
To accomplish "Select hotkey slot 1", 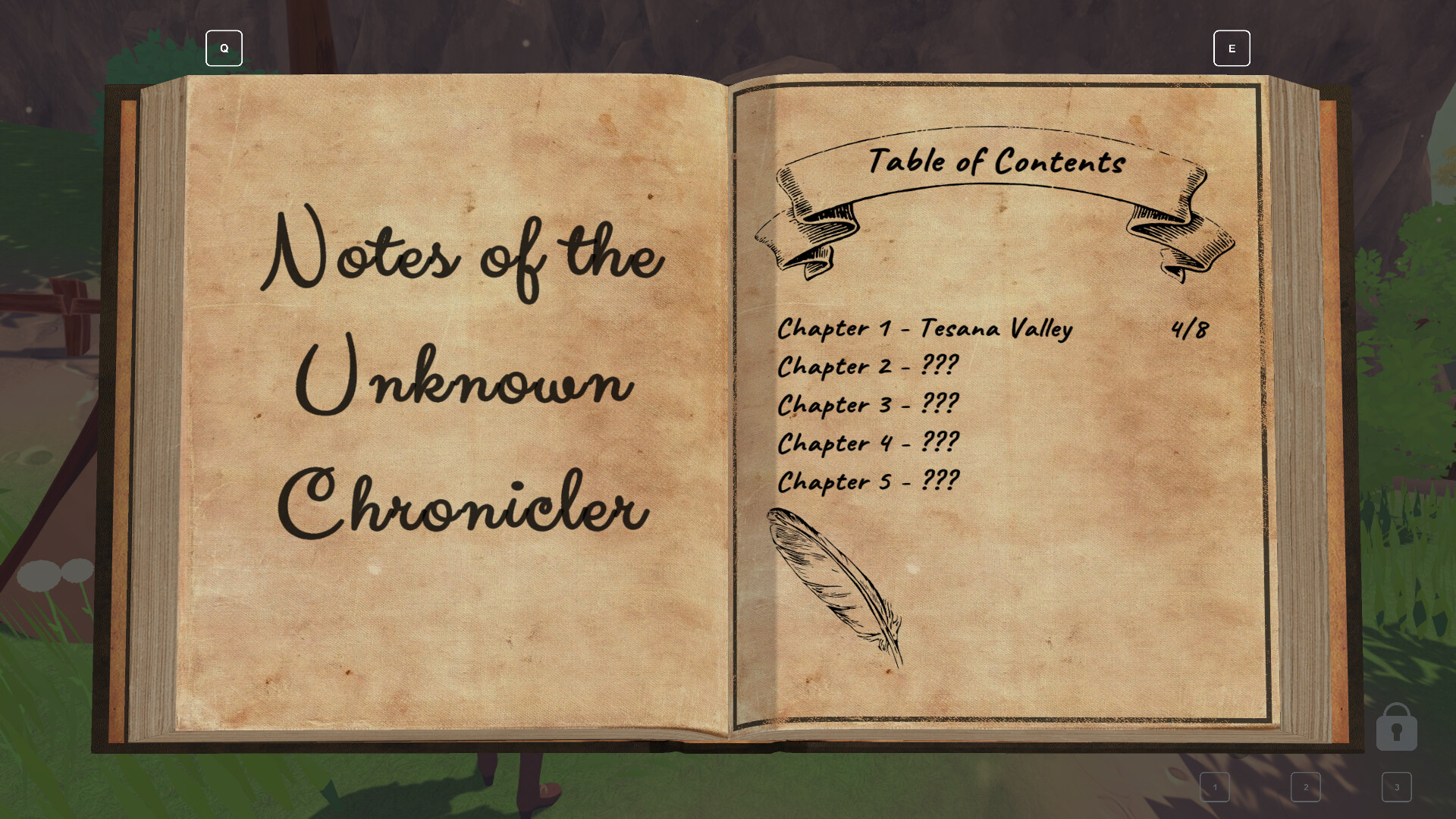I will tap(1215, 787).
